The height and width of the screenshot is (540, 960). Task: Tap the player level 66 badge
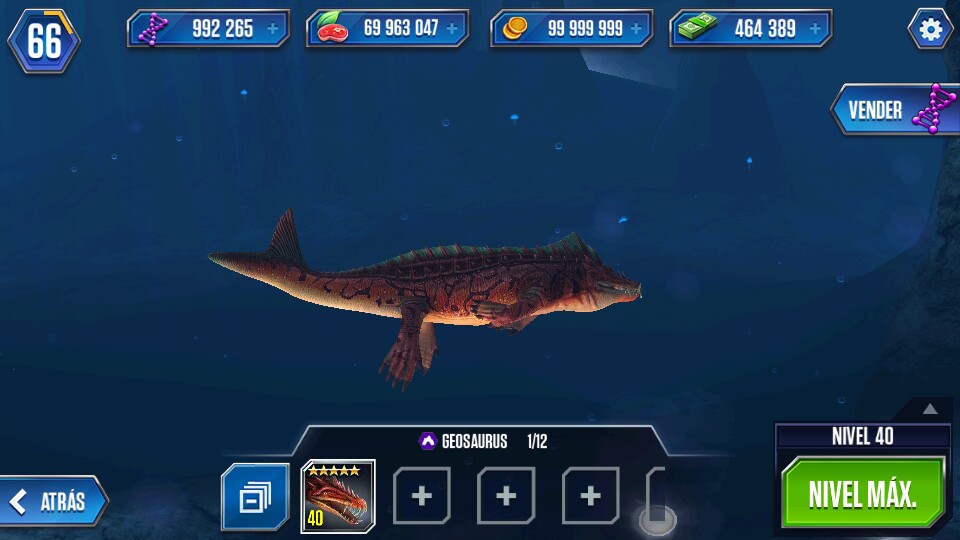pyautogui.click(x=45, y=41)
